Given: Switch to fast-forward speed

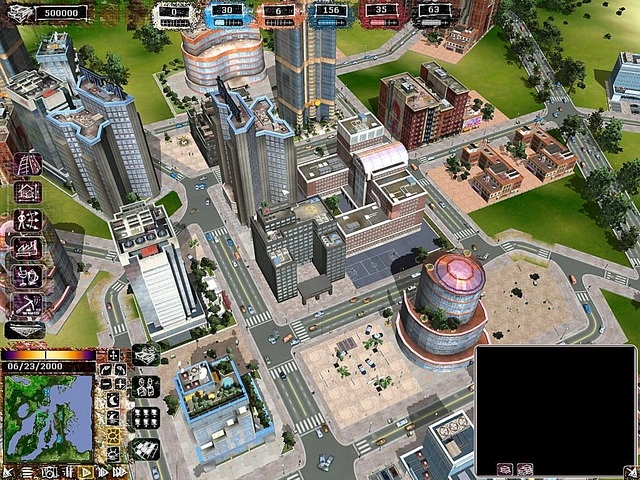Looking at the screenshot, I should [102, 471].
